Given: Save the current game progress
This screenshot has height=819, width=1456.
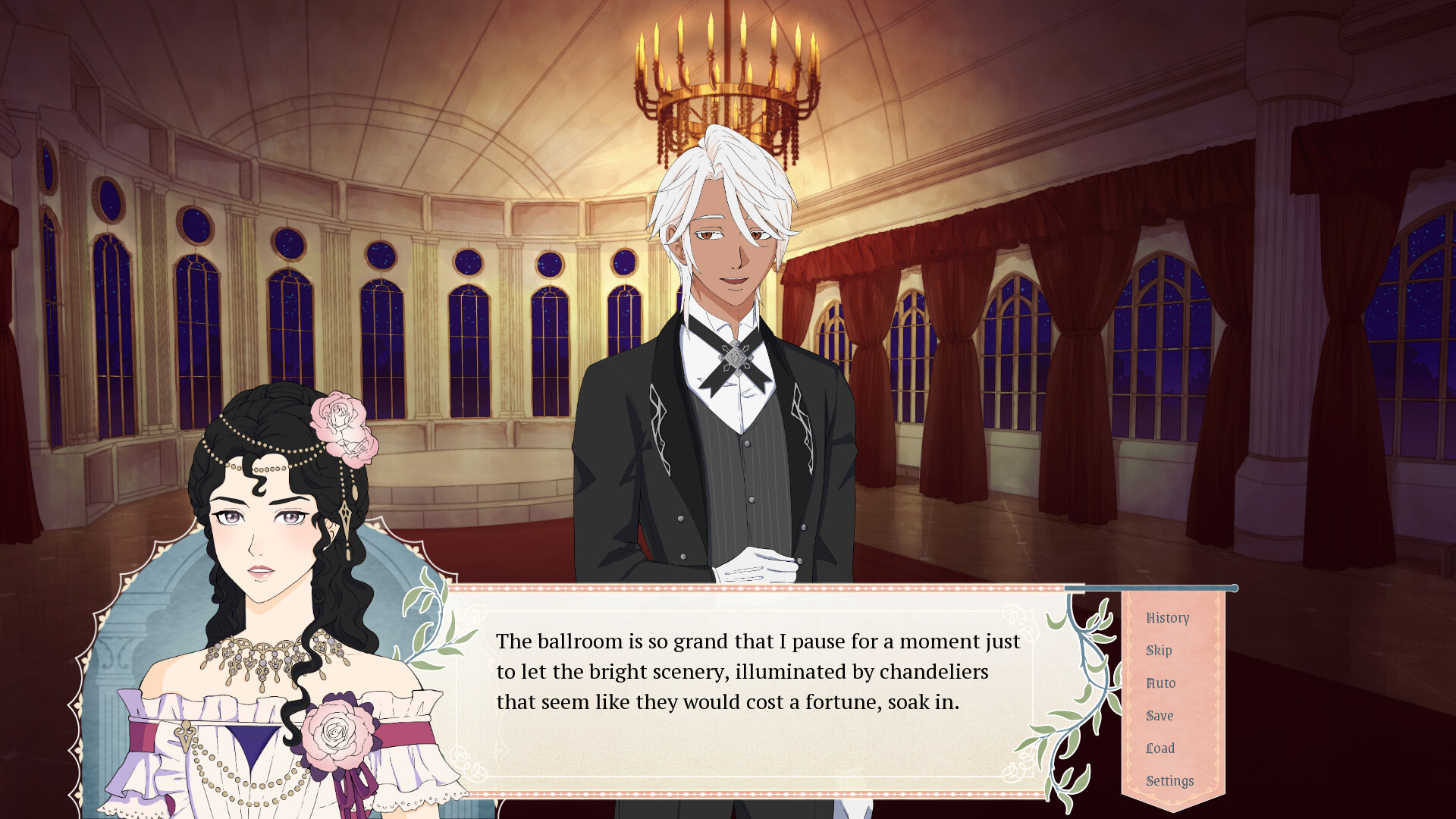Looking at the screenshot, I should (1160, 716).
